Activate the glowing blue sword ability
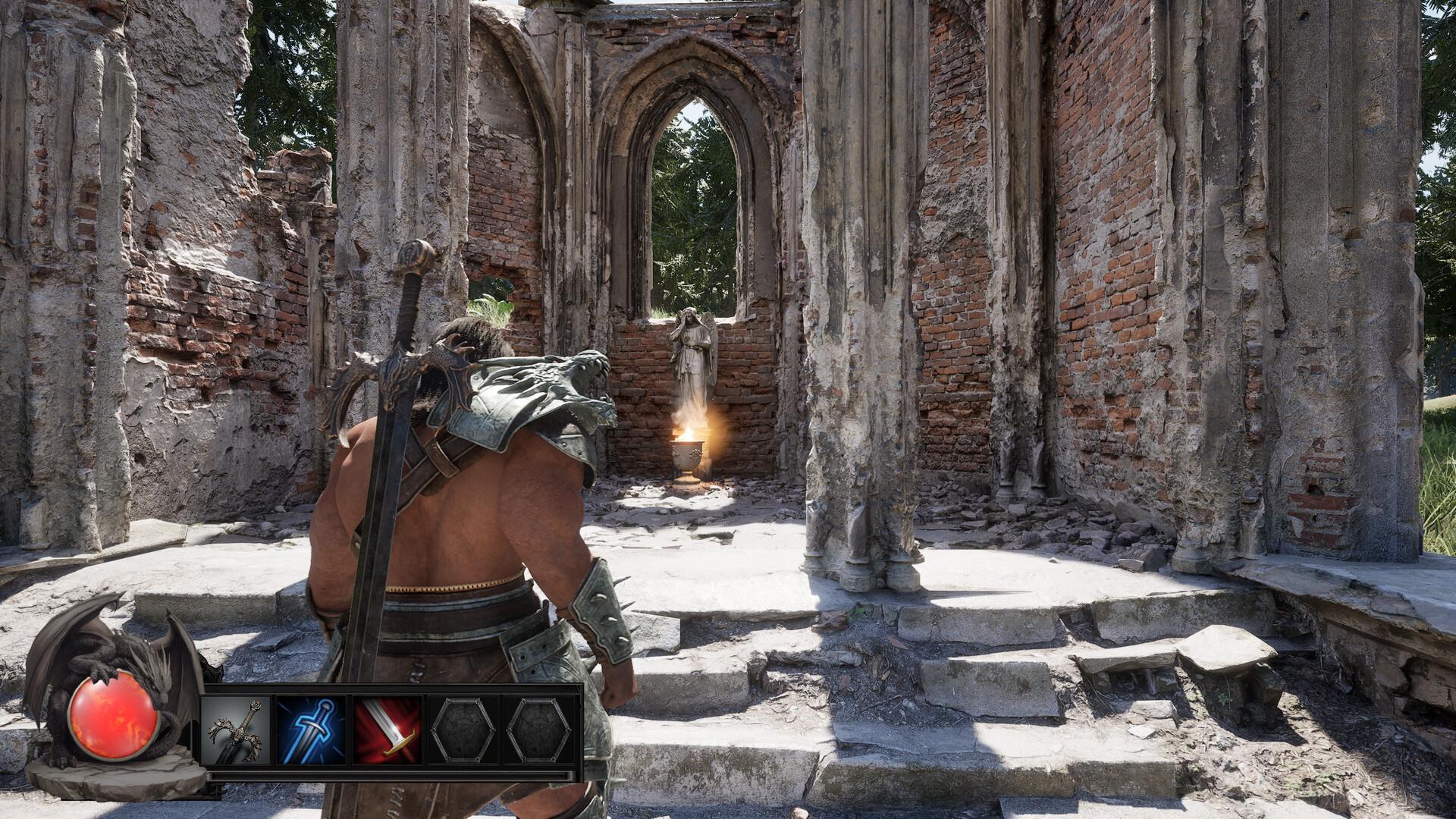Viewport: 1456px width, 819px height. (312, 729)
